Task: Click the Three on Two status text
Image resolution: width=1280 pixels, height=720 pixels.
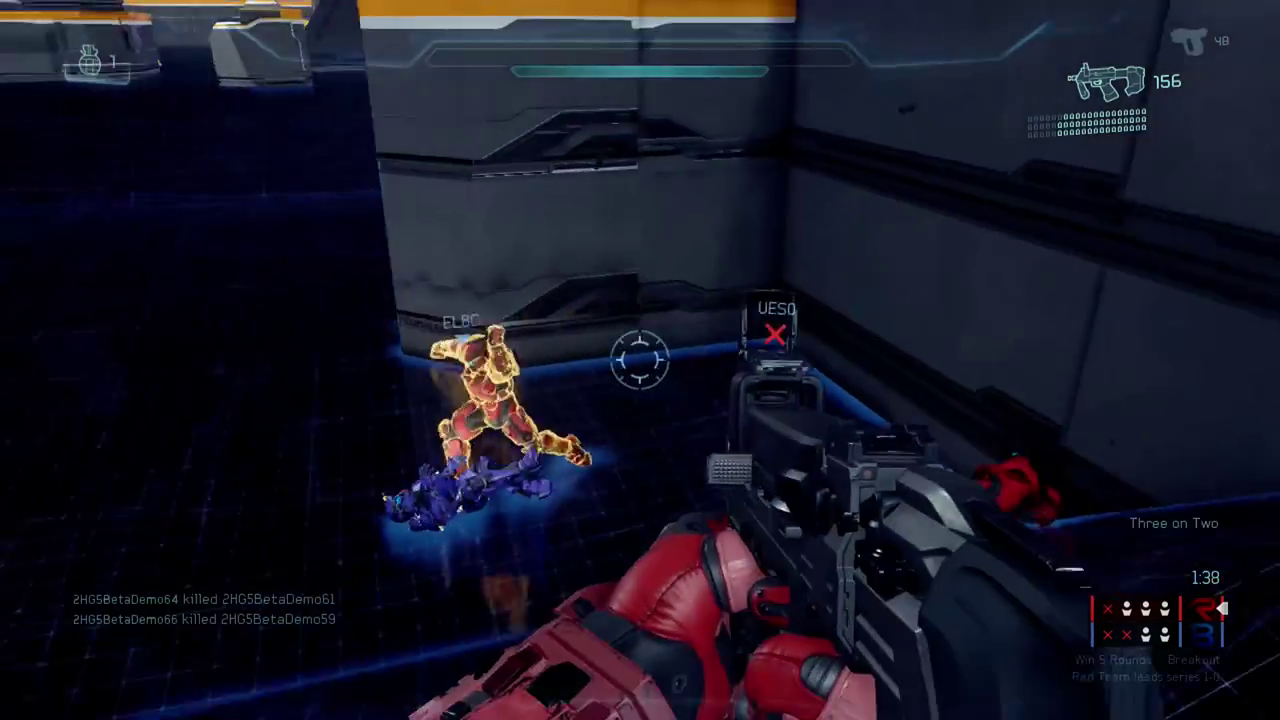Action: point(1173,523)
